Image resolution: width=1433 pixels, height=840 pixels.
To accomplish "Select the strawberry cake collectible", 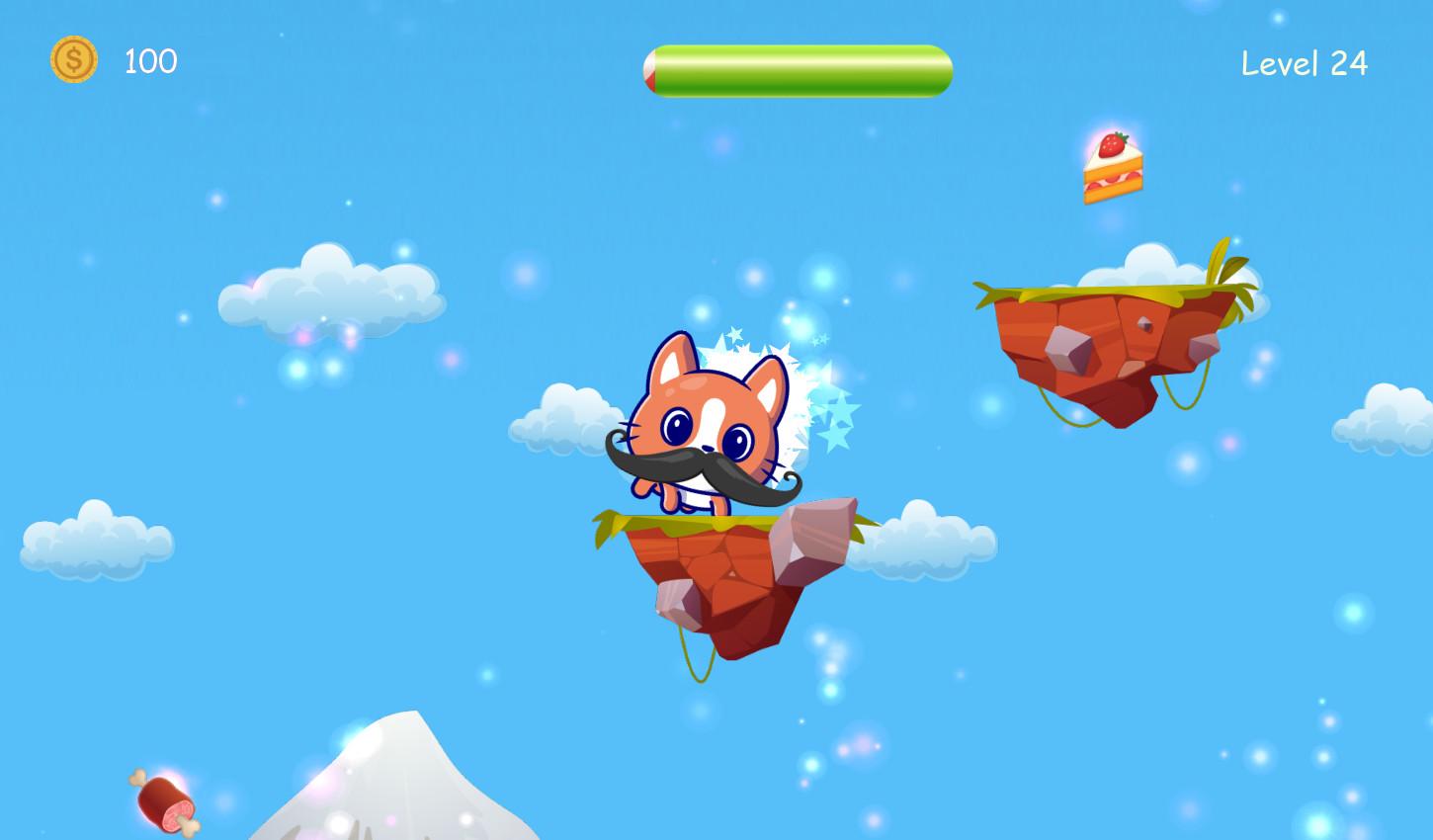I will 1112,168.
